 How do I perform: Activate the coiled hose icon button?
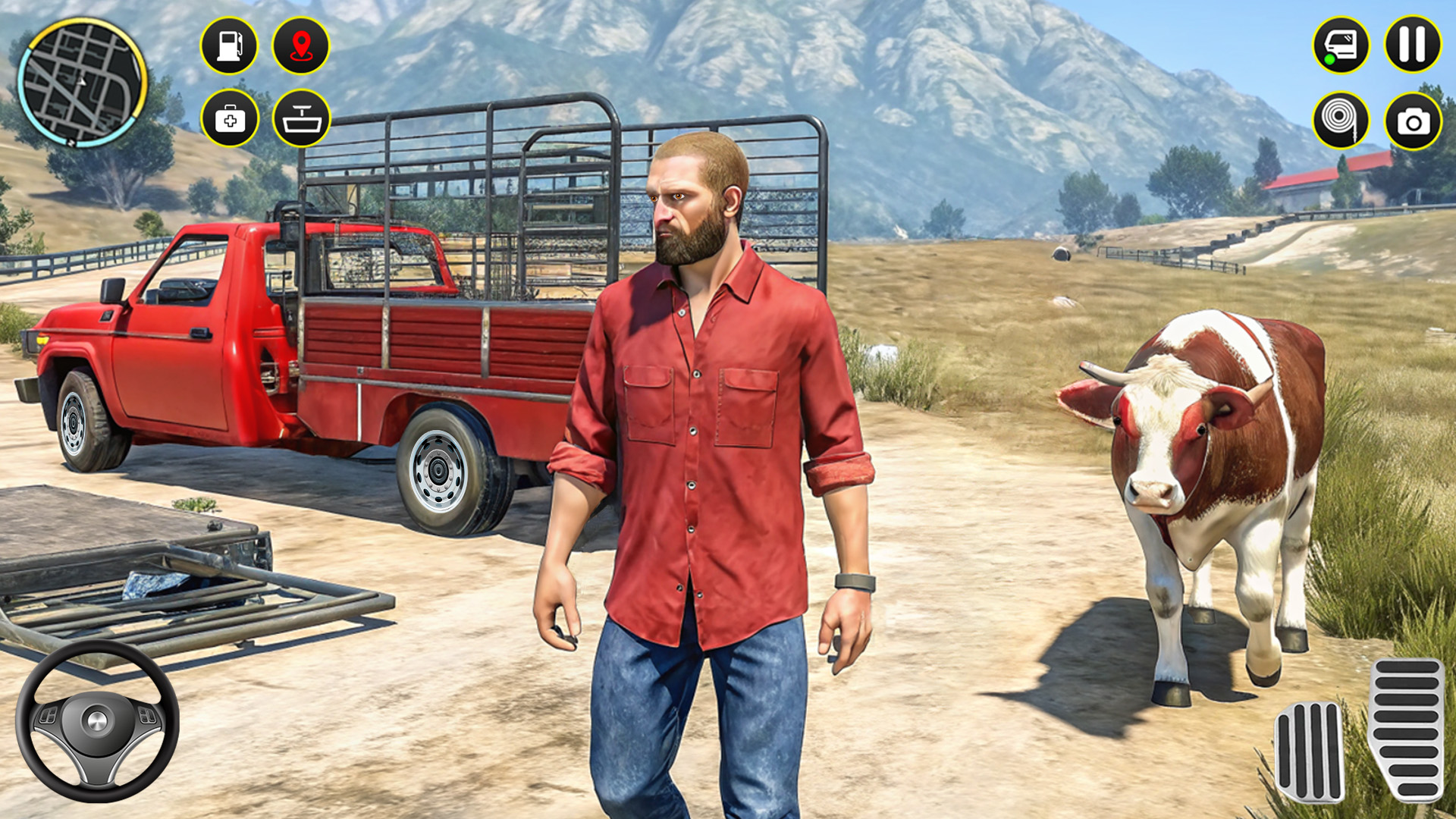point(1341,119)
